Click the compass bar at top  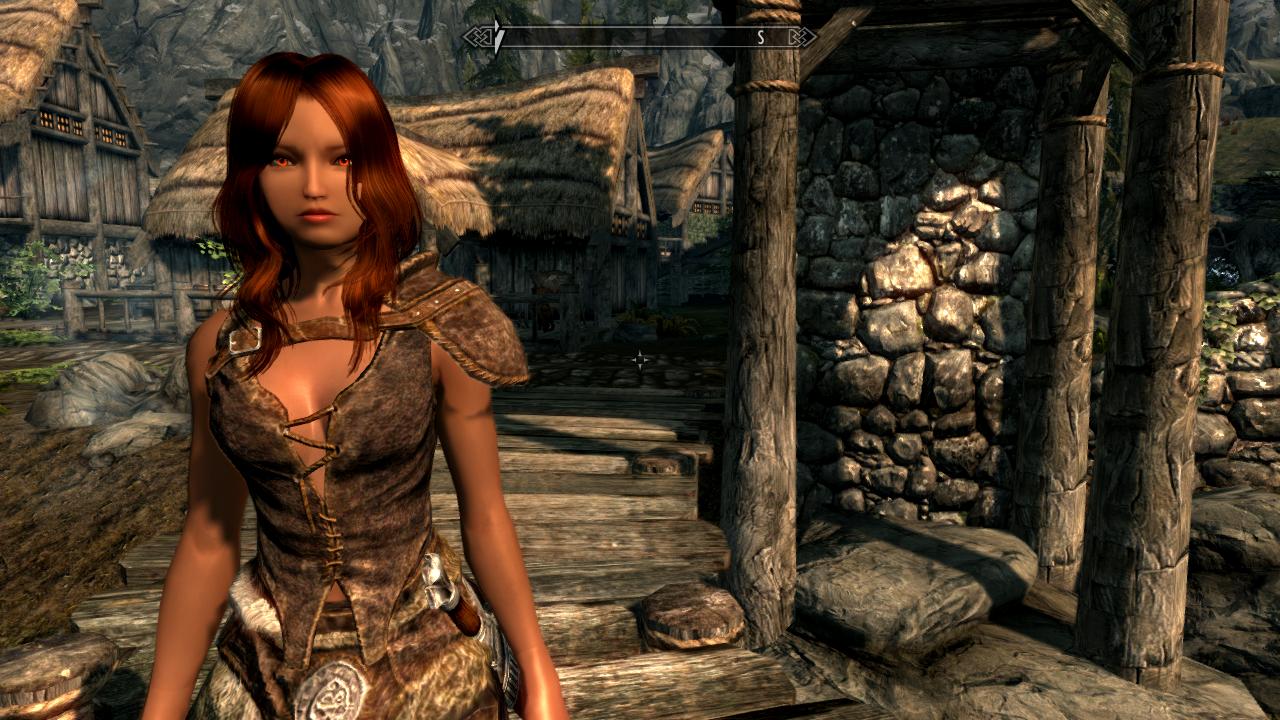point(640,37)
